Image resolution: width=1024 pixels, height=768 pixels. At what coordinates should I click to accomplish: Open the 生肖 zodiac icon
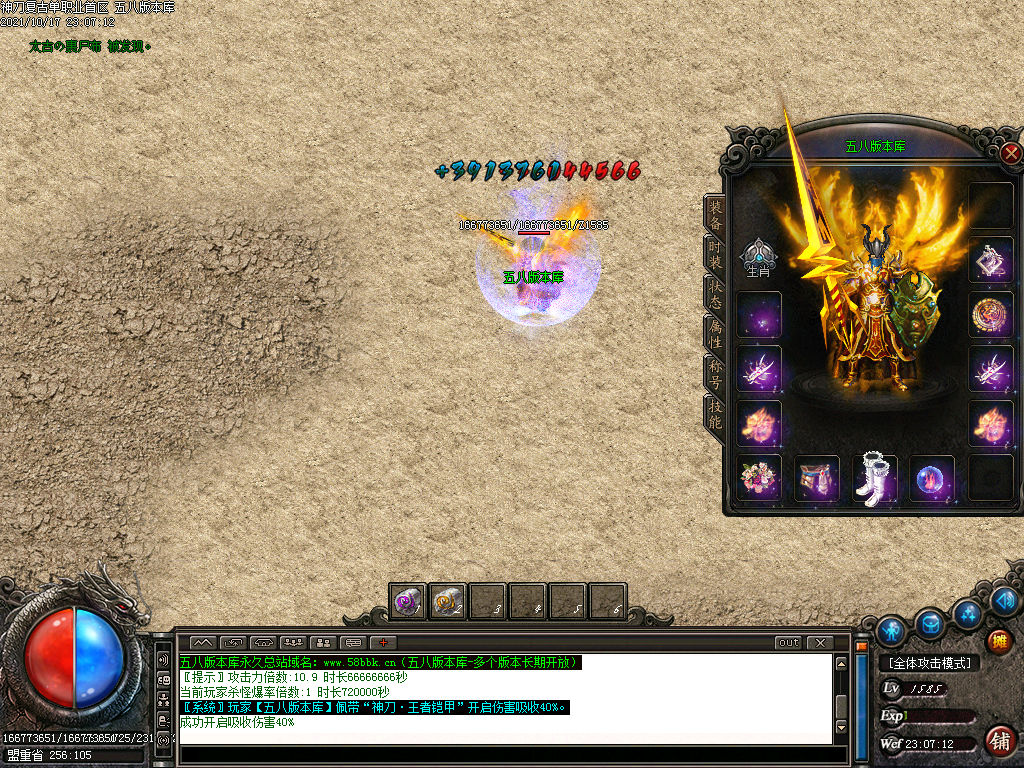tap(759, 258)
